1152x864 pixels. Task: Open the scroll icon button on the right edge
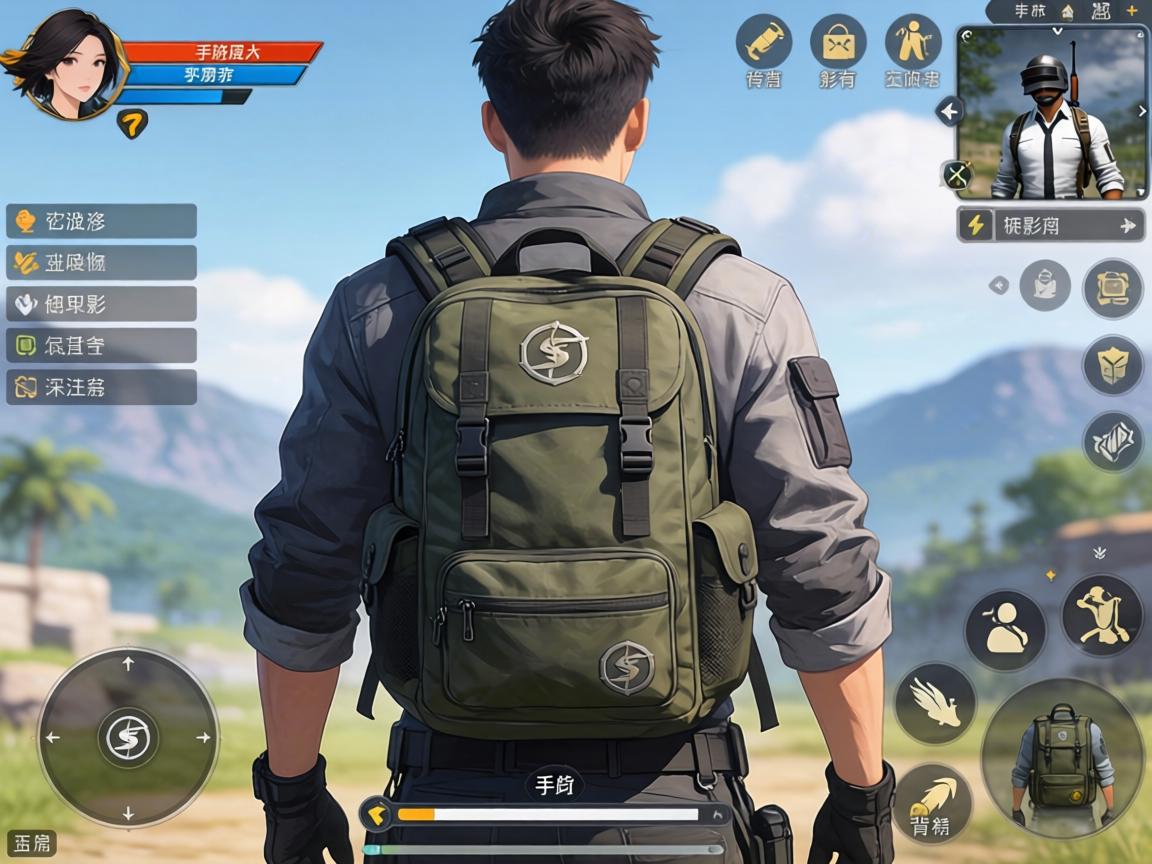[x=1113, y=288]
